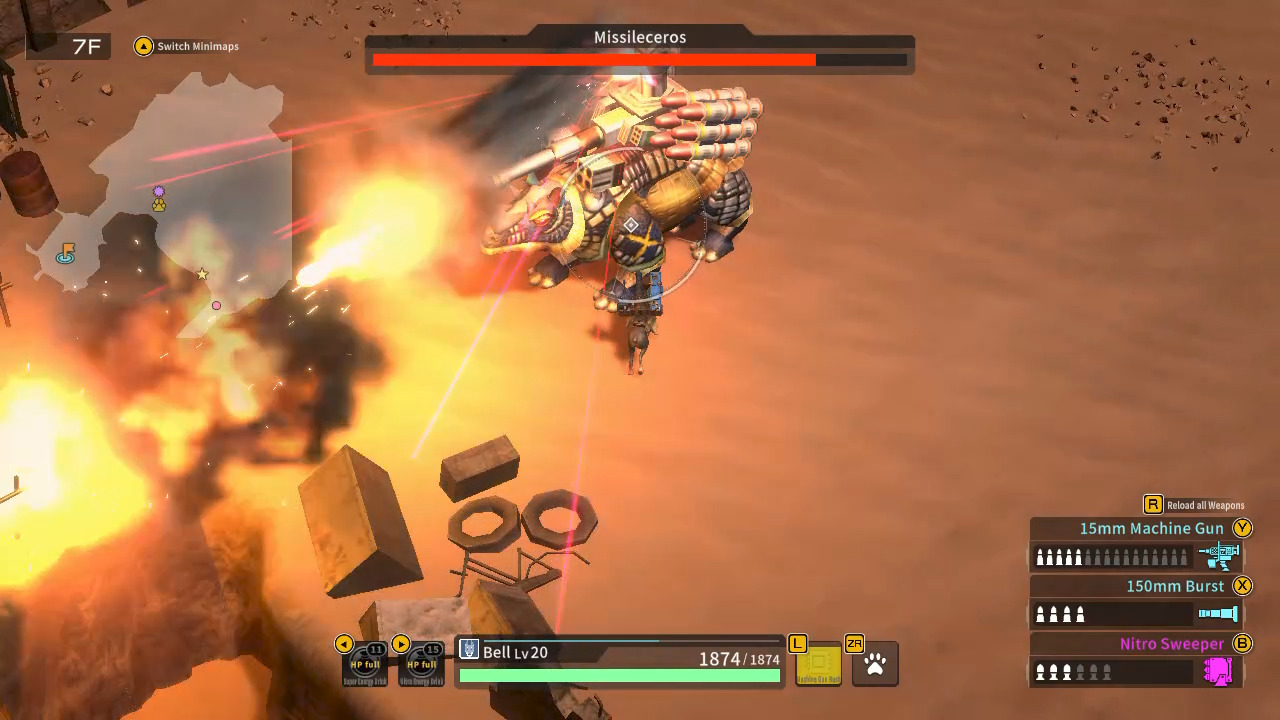Click the X button beside 150mm Burst
The height and width of the screenshot is (720, 1280).
[1242, 586]
